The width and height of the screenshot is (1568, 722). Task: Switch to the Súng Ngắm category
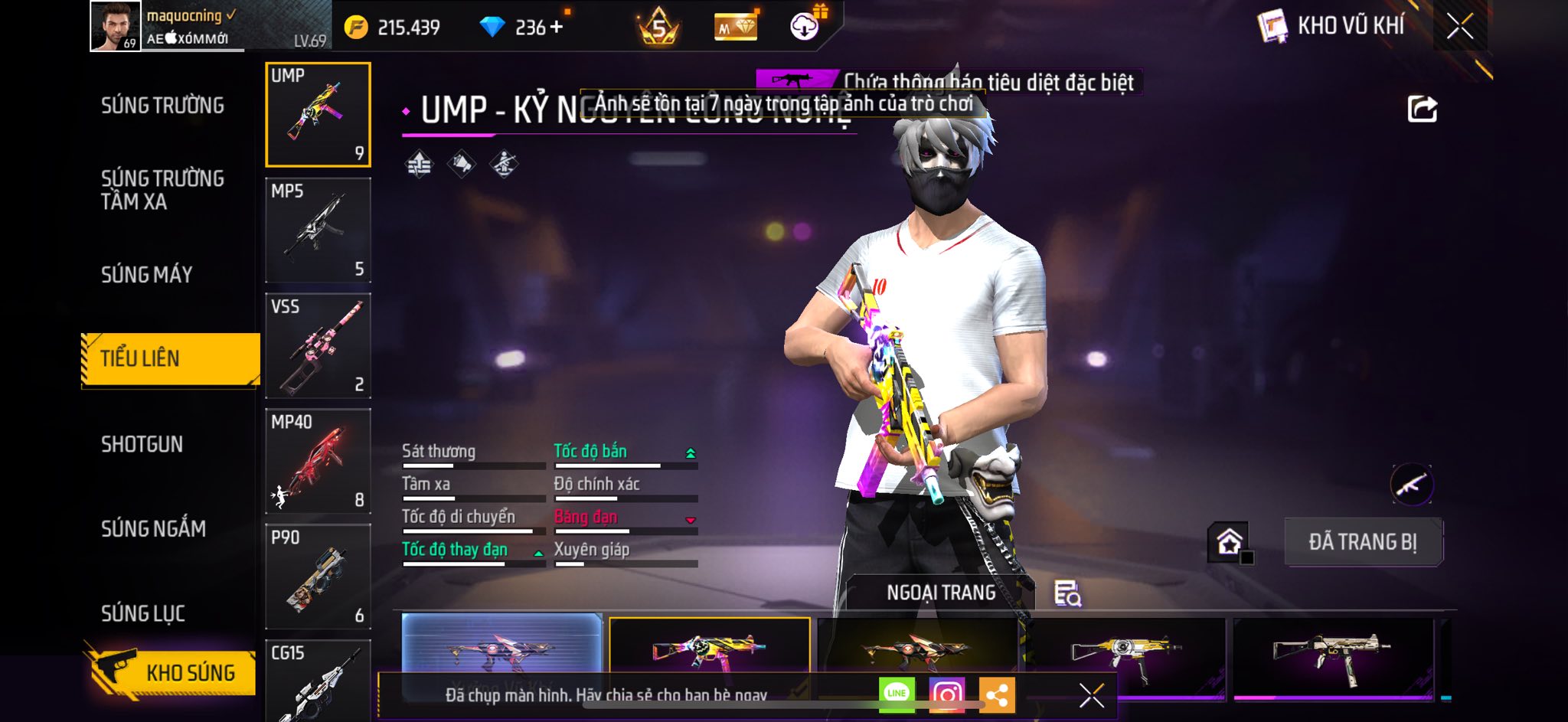[x=153, y=528]
